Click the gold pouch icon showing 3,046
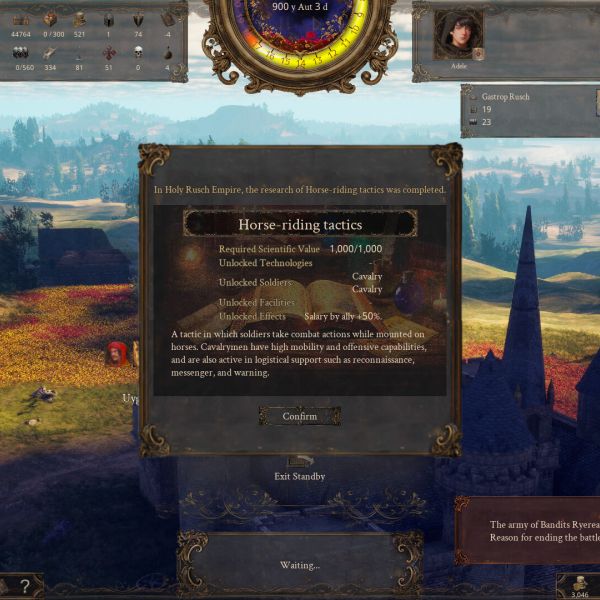The height and width of the screenshot is (600, 600). [579, 584]
